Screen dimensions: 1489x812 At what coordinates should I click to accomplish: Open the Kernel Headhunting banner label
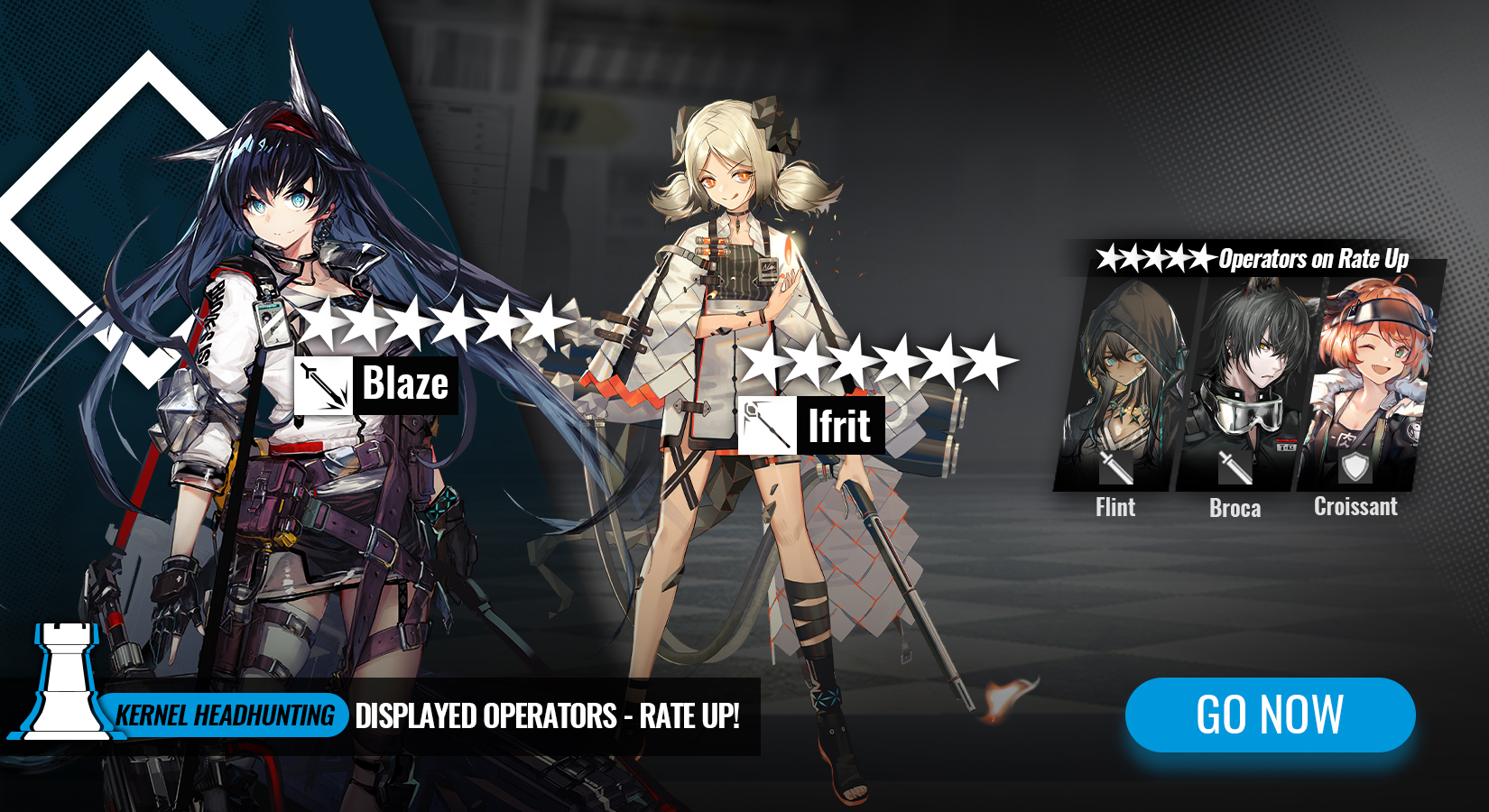(225, 716)
